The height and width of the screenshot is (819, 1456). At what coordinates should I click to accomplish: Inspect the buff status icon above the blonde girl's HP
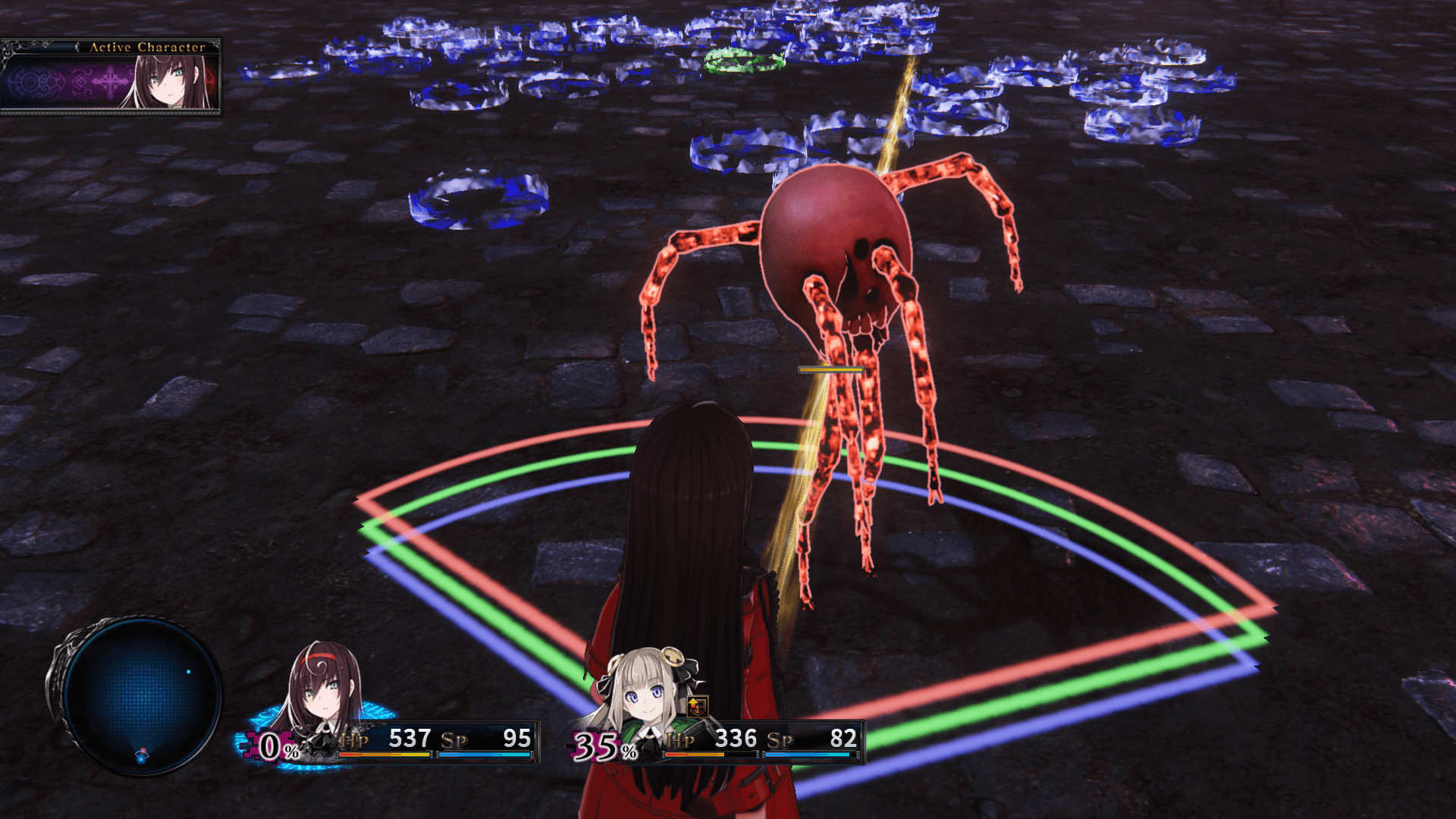697,707
